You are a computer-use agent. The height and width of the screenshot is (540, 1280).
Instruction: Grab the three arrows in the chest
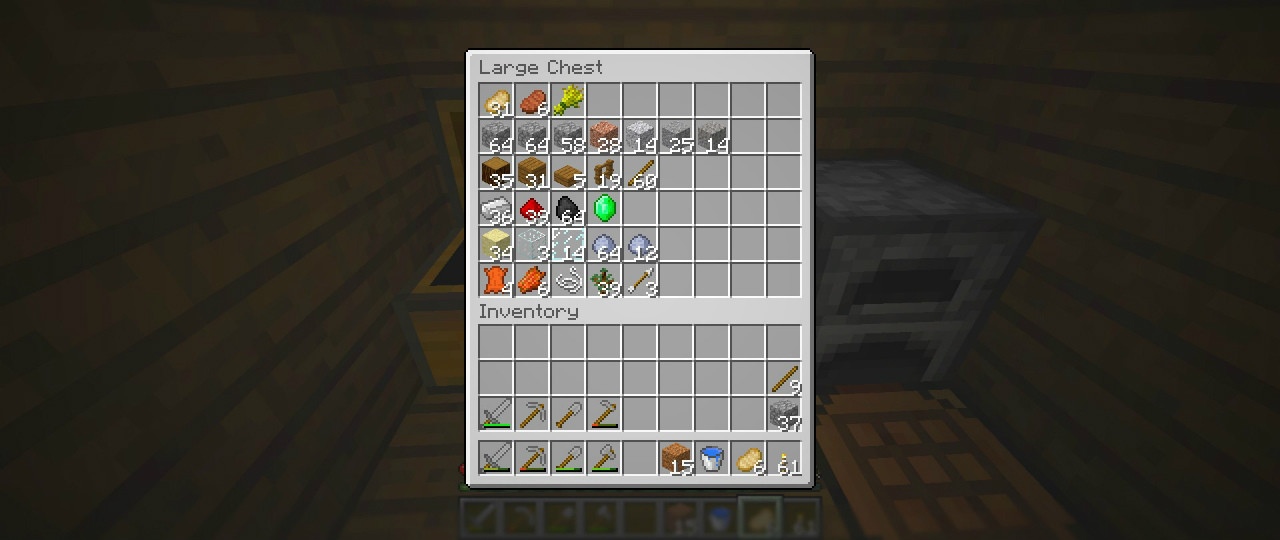(x=640, y=280)
